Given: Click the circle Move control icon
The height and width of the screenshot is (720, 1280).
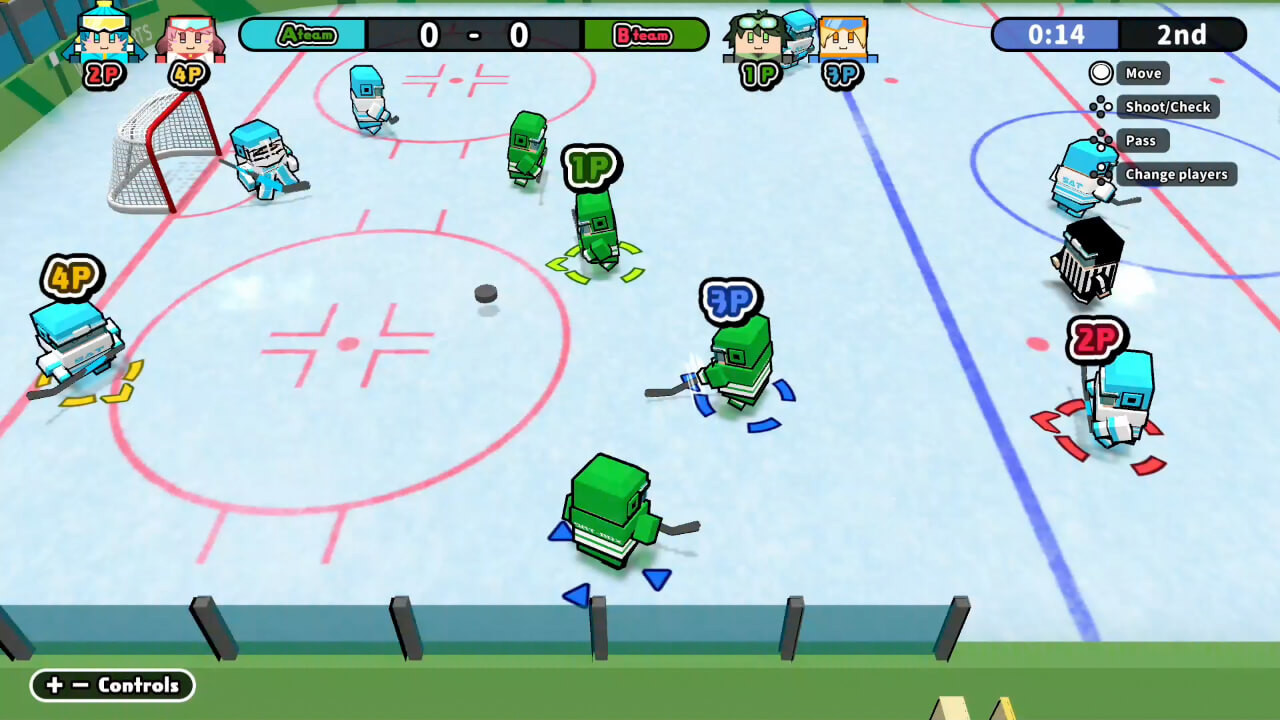Looking at the screenshot, I should (1101, 72).
